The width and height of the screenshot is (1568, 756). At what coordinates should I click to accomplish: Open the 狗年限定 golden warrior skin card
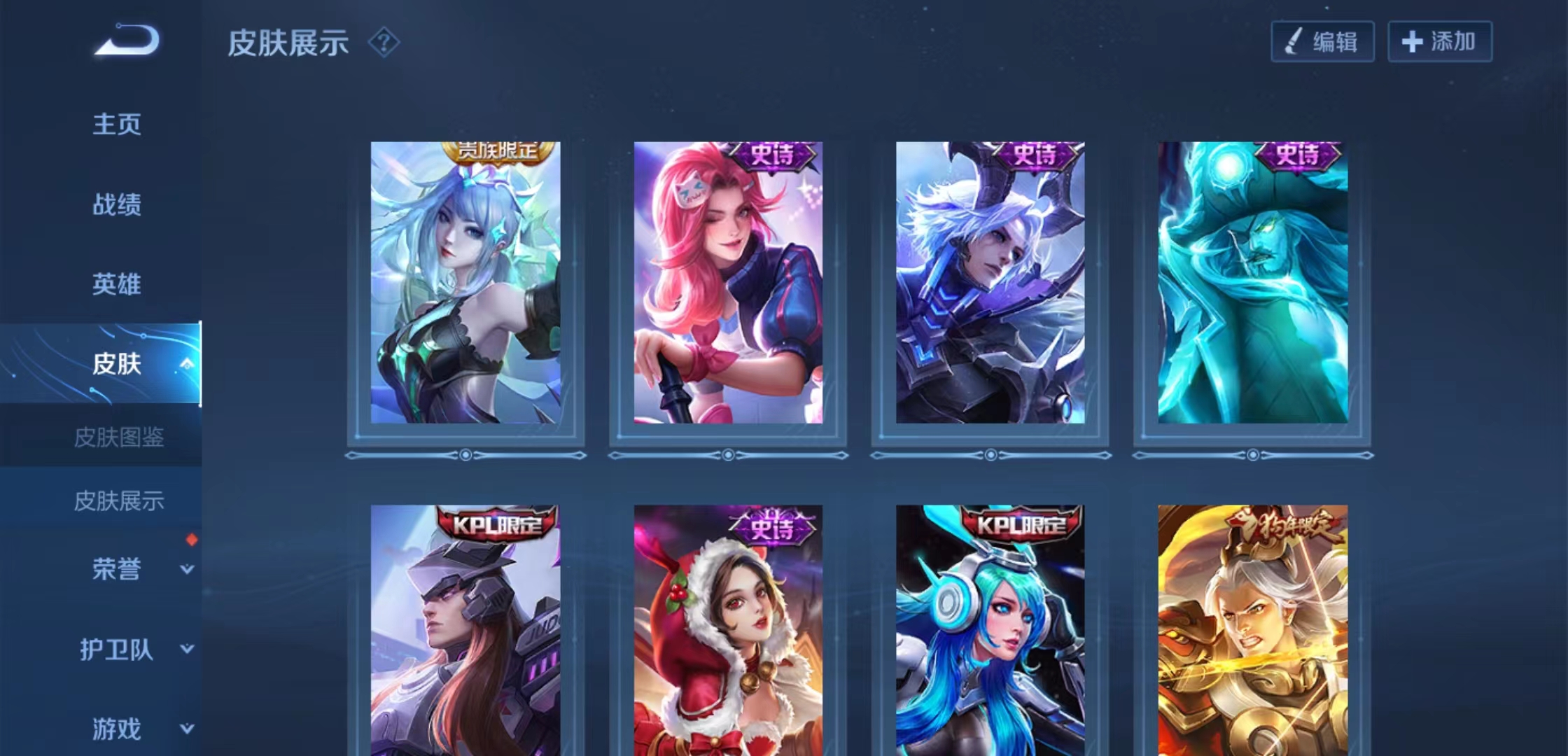(1253, 630)
